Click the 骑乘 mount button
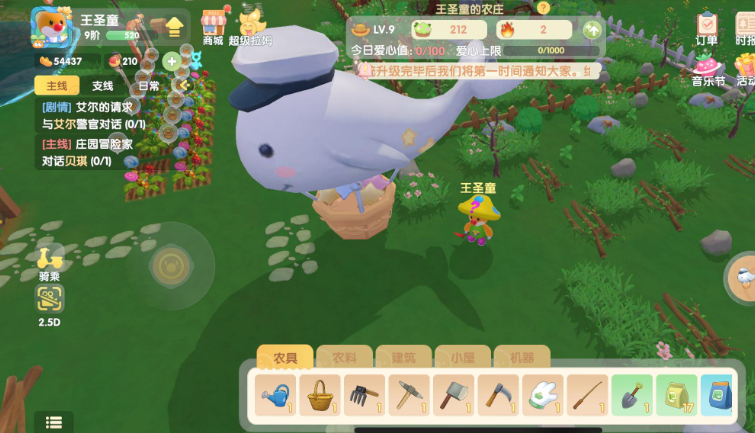 [49, 260]
